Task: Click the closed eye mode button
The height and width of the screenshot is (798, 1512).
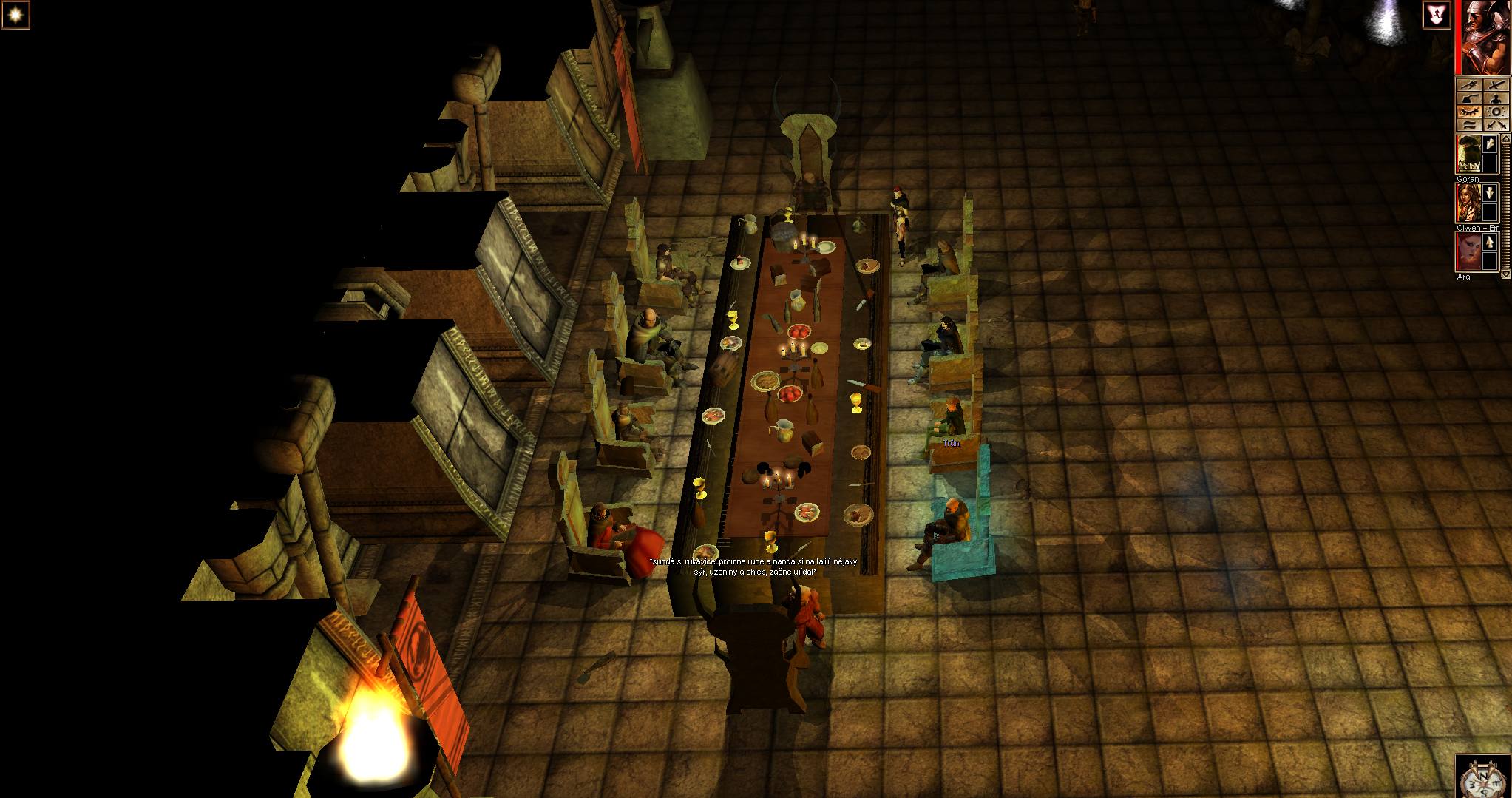Action: (1469, 112)
